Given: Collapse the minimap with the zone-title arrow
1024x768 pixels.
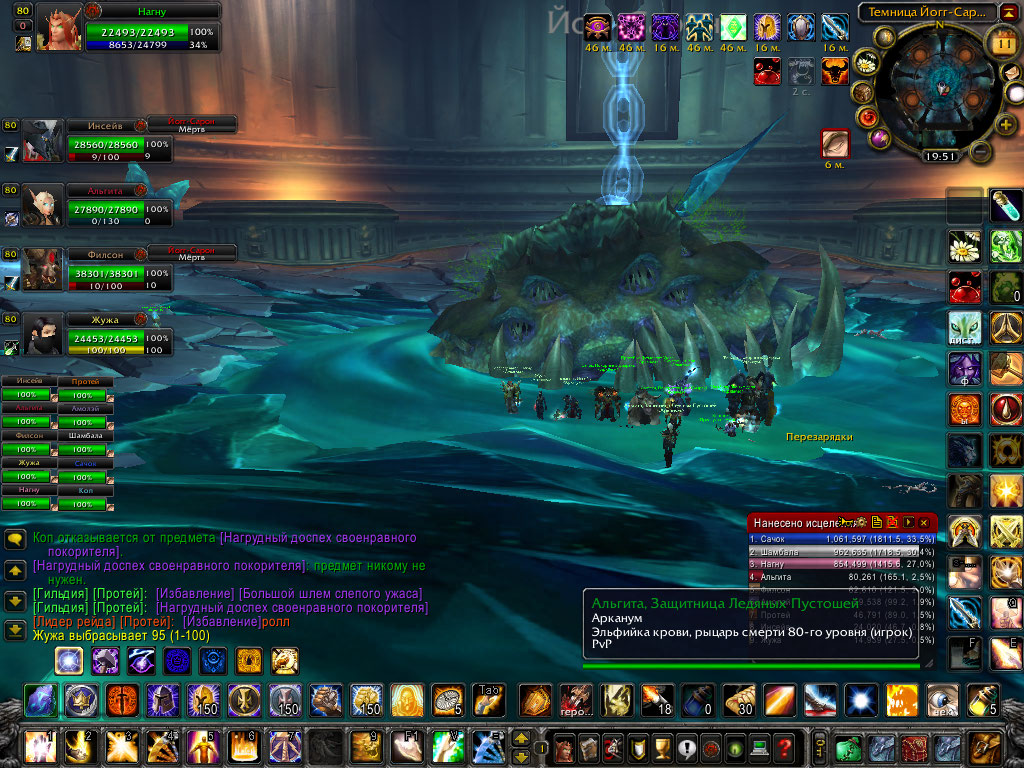Looking at the screenshot, I should [x=1010, y=13].
